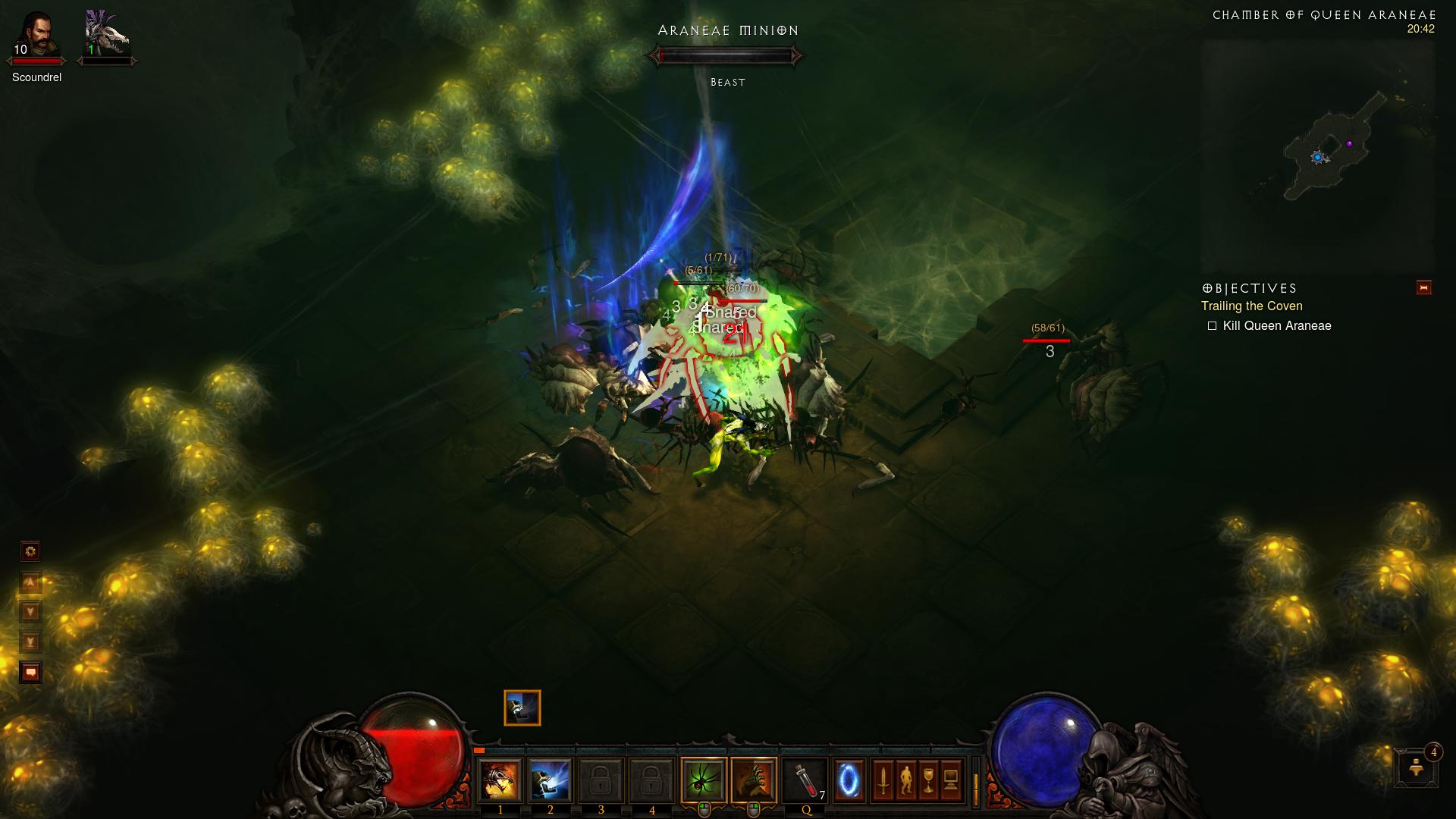Viewport: 1456px width, 819px height.
Task: Collapse the Objectives tracker
Action: 1423,287
